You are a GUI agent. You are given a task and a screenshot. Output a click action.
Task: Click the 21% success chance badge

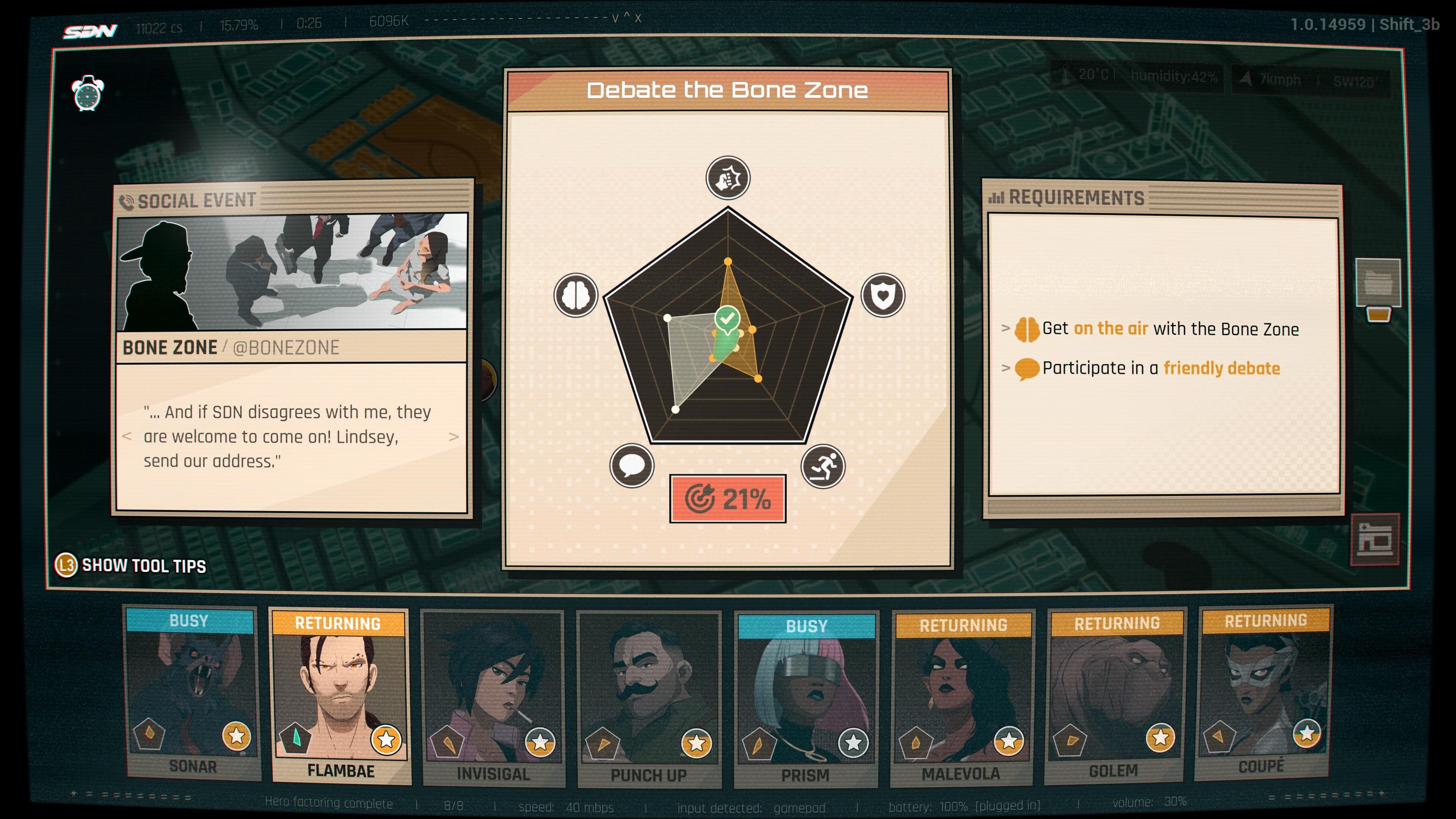(x=728, y=499)
